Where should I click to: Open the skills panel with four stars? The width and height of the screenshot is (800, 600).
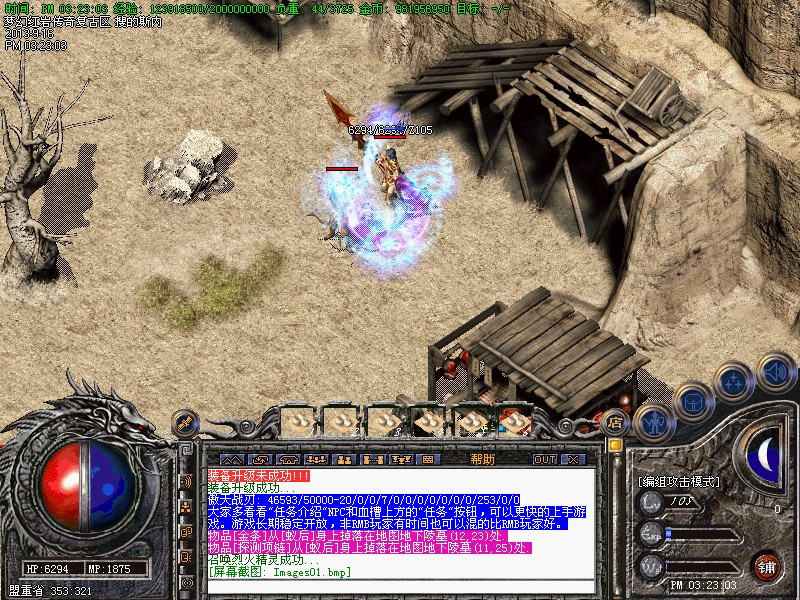735,380
